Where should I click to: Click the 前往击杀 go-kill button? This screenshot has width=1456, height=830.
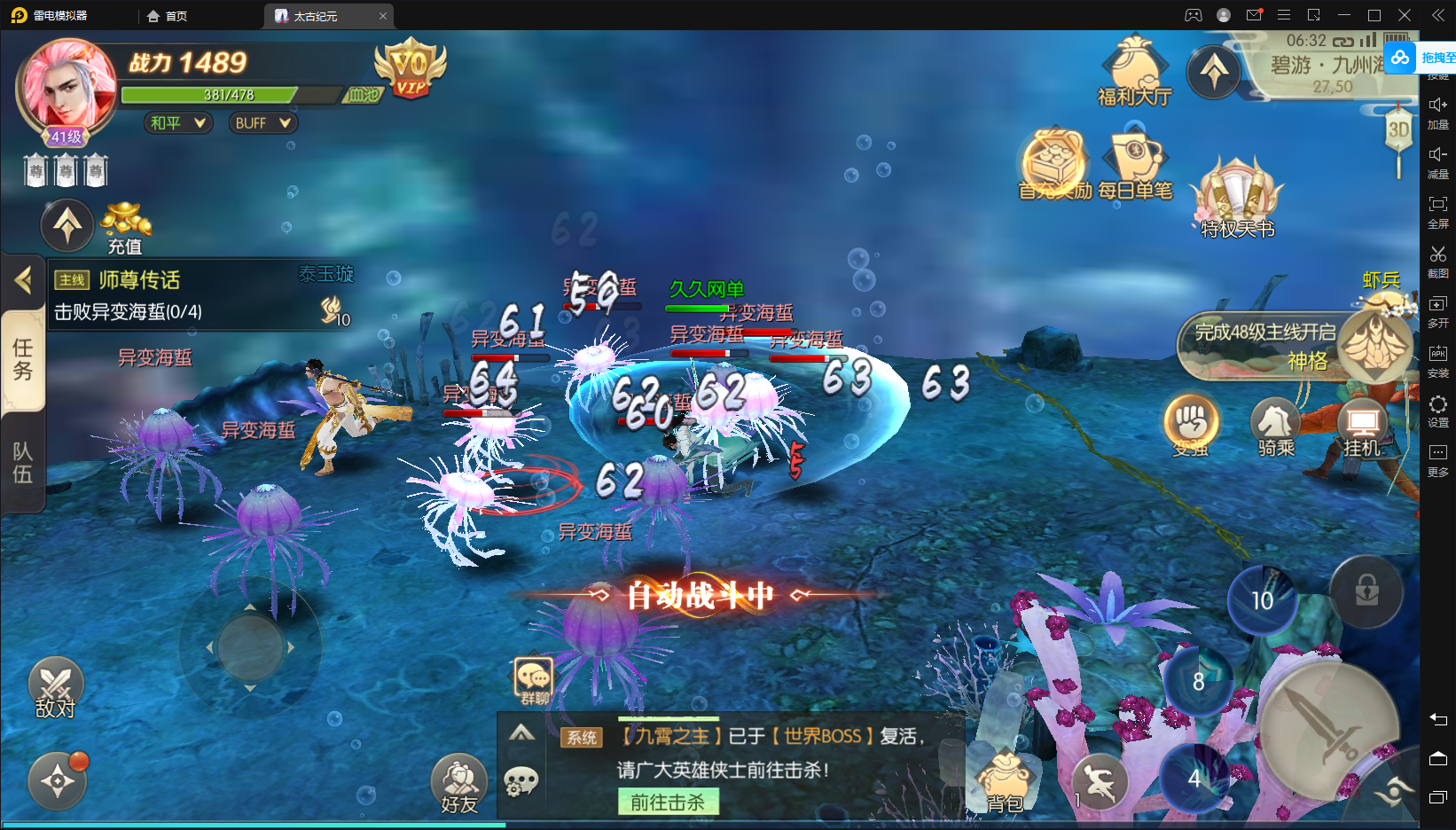coord(668,802)
